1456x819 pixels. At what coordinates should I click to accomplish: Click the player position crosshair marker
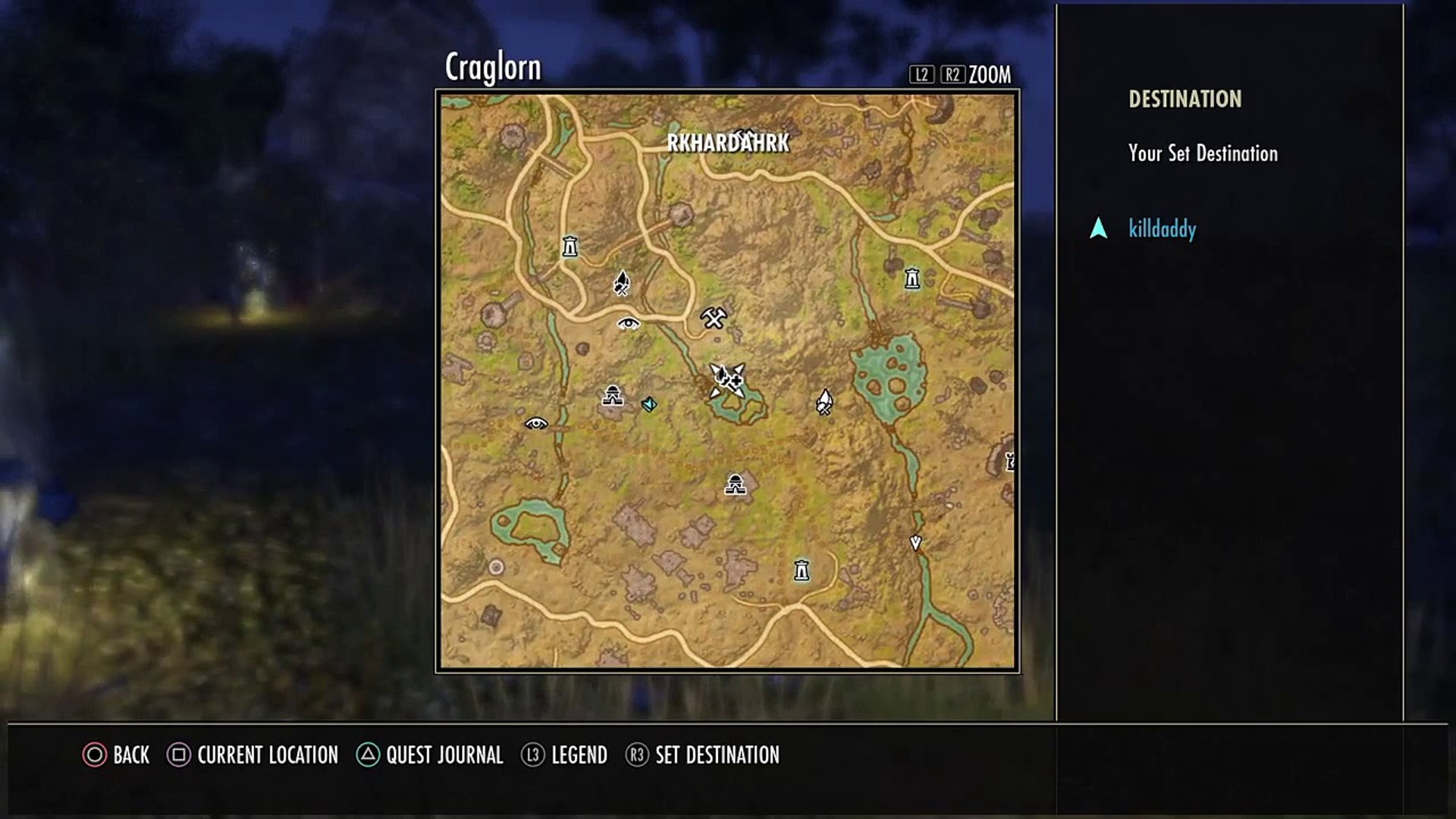727,379
